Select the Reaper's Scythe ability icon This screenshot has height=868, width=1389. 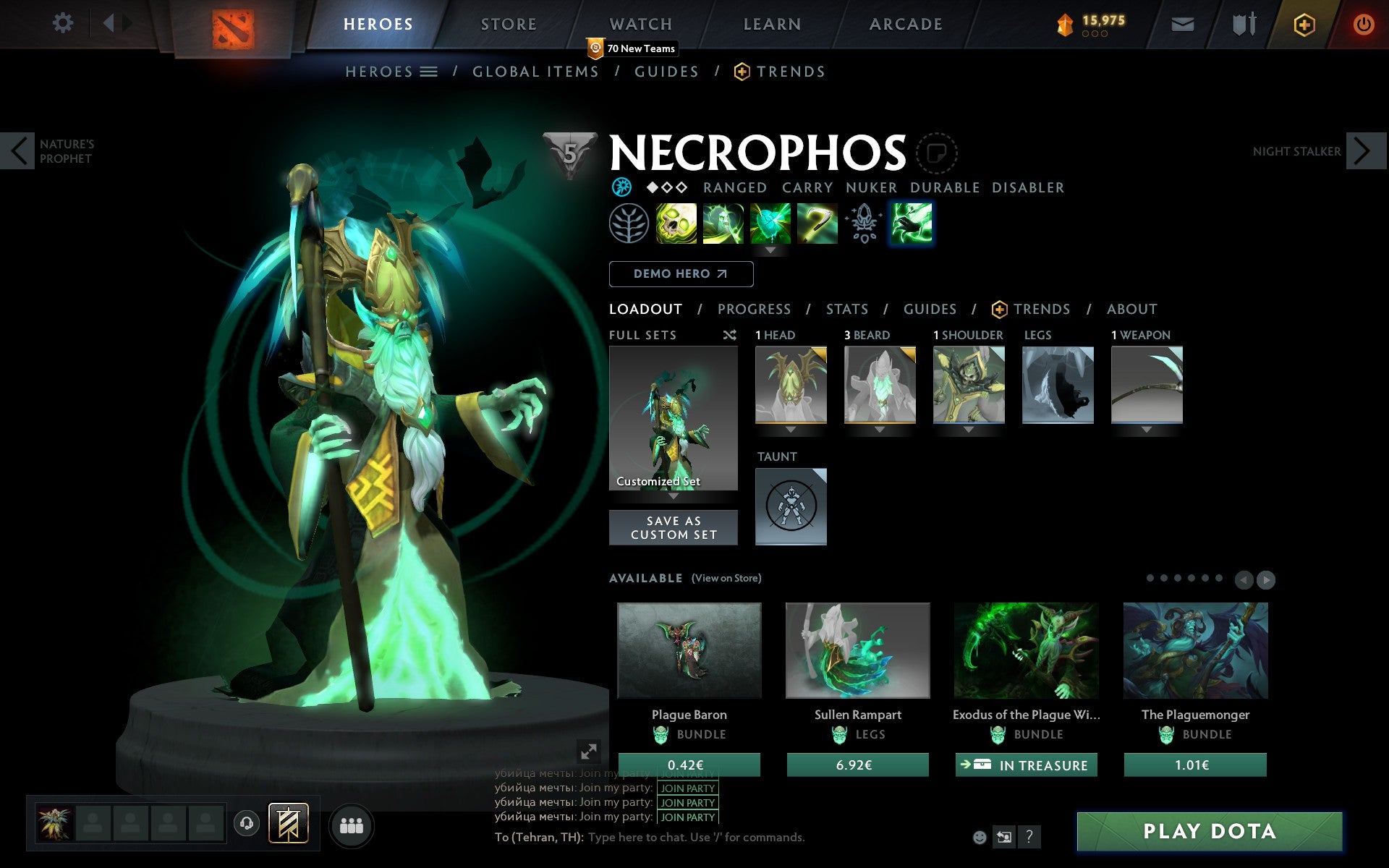pos(817,224)
